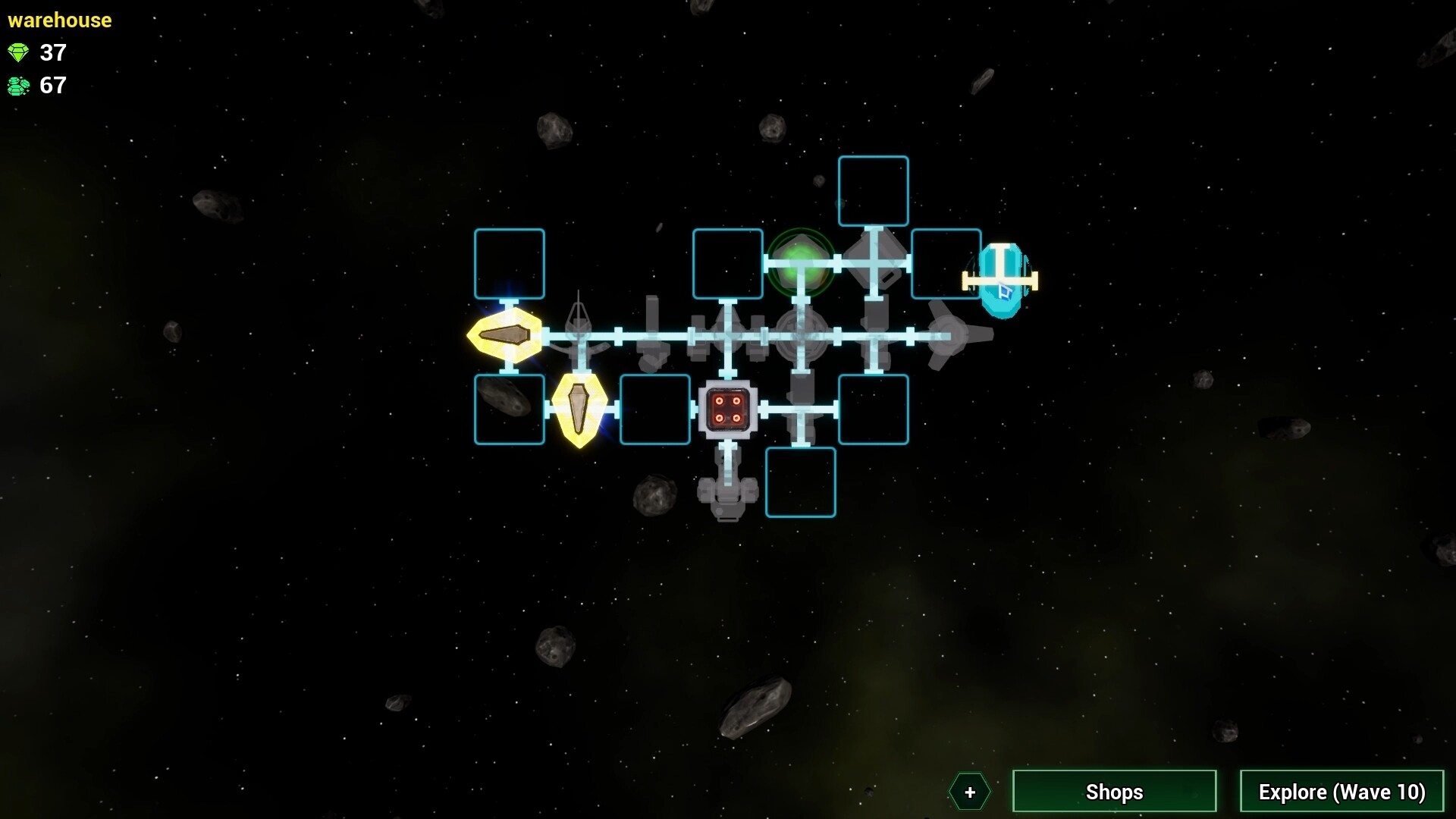1456x819 pixels.
Task: Click the empty bottom grid slot under the reactor
Action: click(801, 482)
